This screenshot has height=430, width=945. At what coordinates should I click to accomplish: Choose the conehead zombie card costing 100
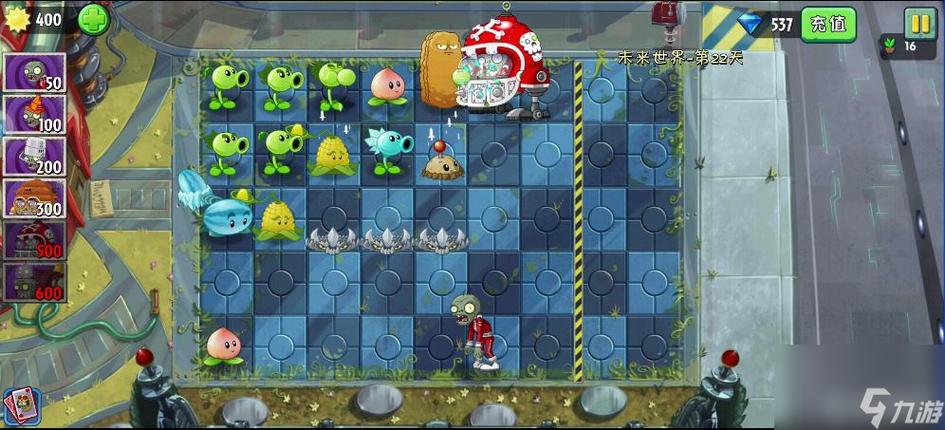coord(35,114)
